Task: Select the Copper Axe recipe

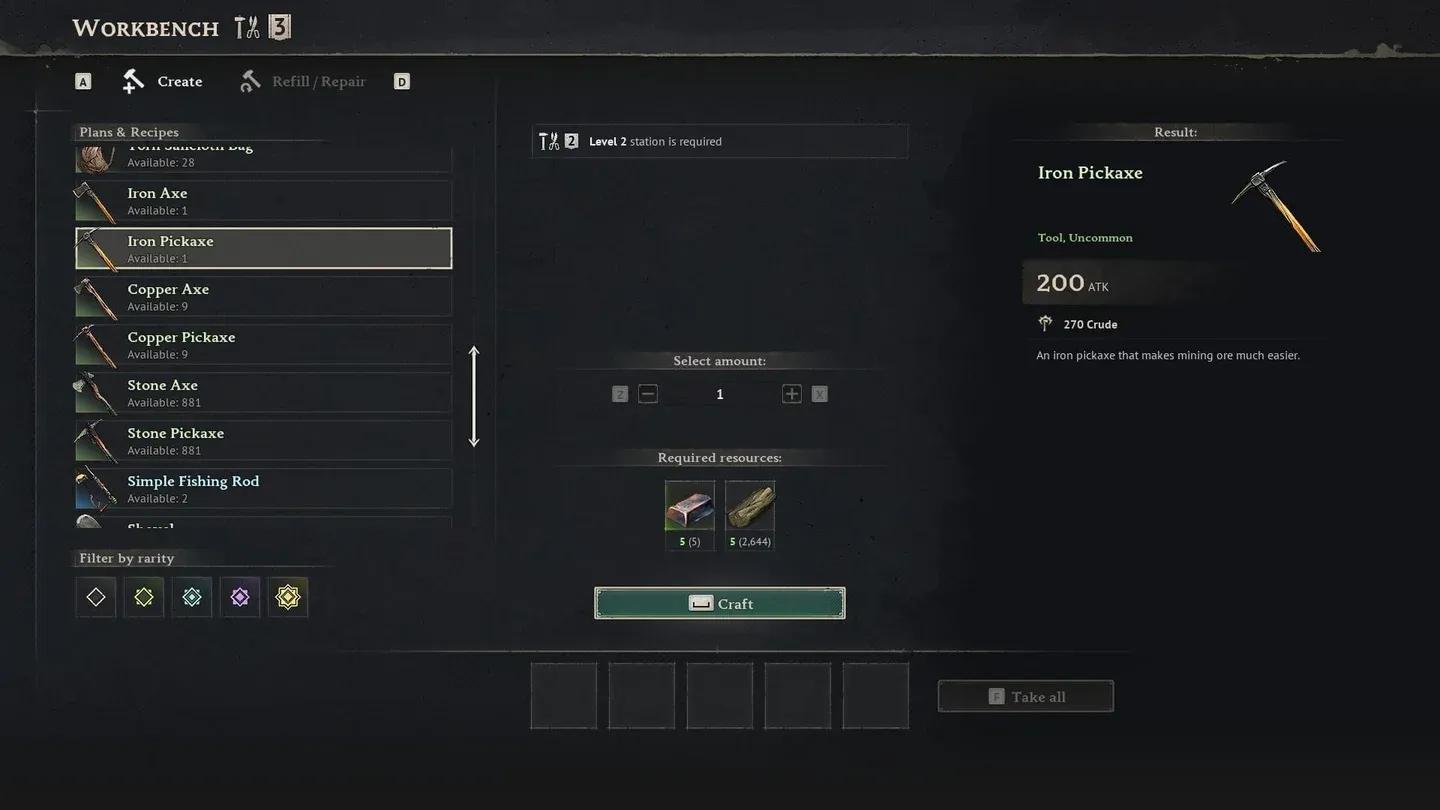Action: (263, 297)
